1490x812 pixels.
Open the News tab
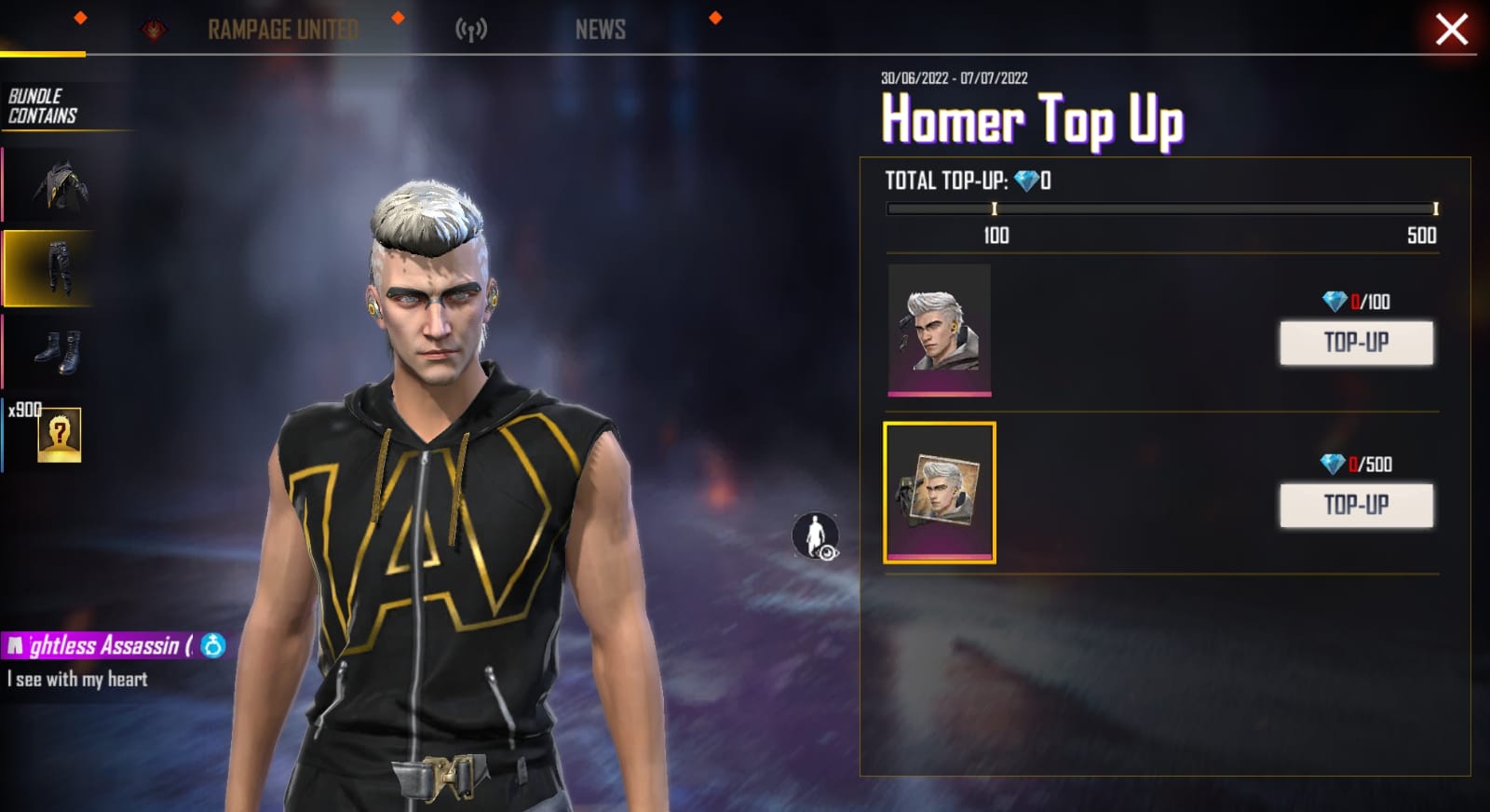[x=600, y=30]
